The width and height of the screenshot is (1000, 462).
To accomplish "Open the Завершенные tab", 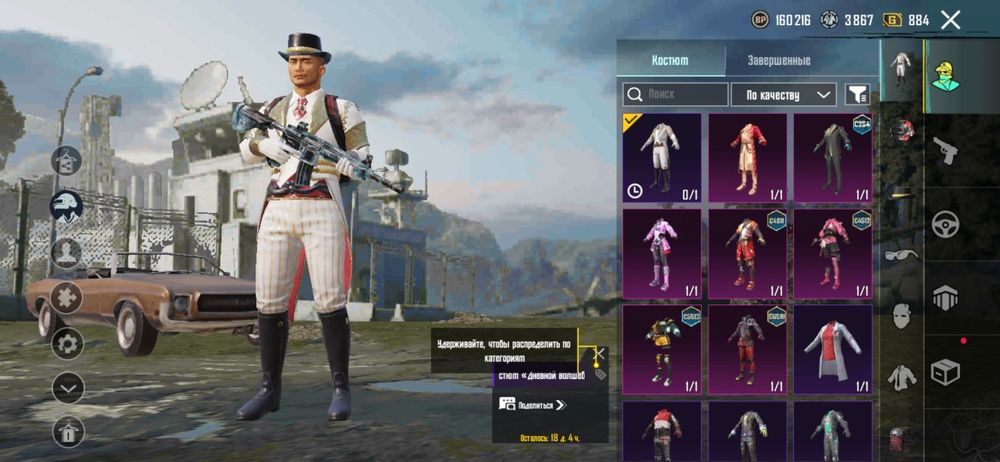I will tap(779, 60).
